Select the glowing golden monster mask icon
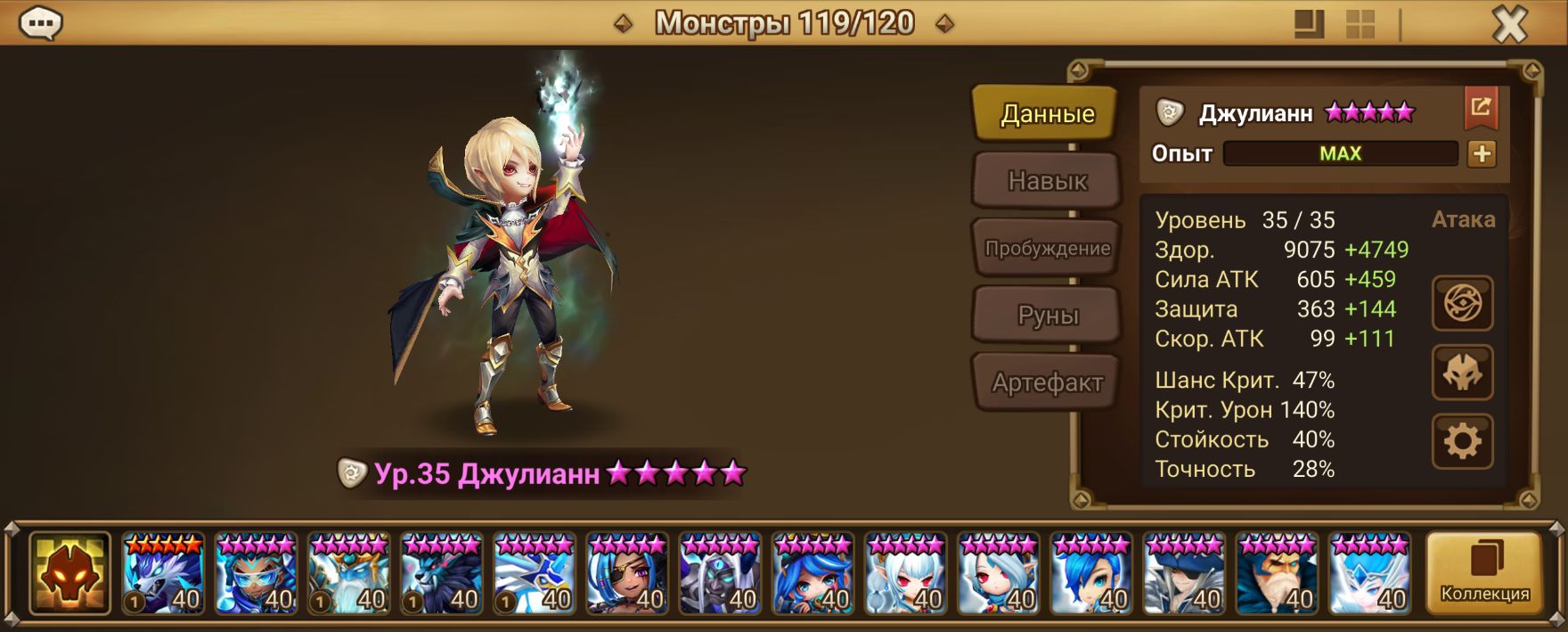Image resolution: width=1568 pixels, height=632 pixels. pos(69,573)
